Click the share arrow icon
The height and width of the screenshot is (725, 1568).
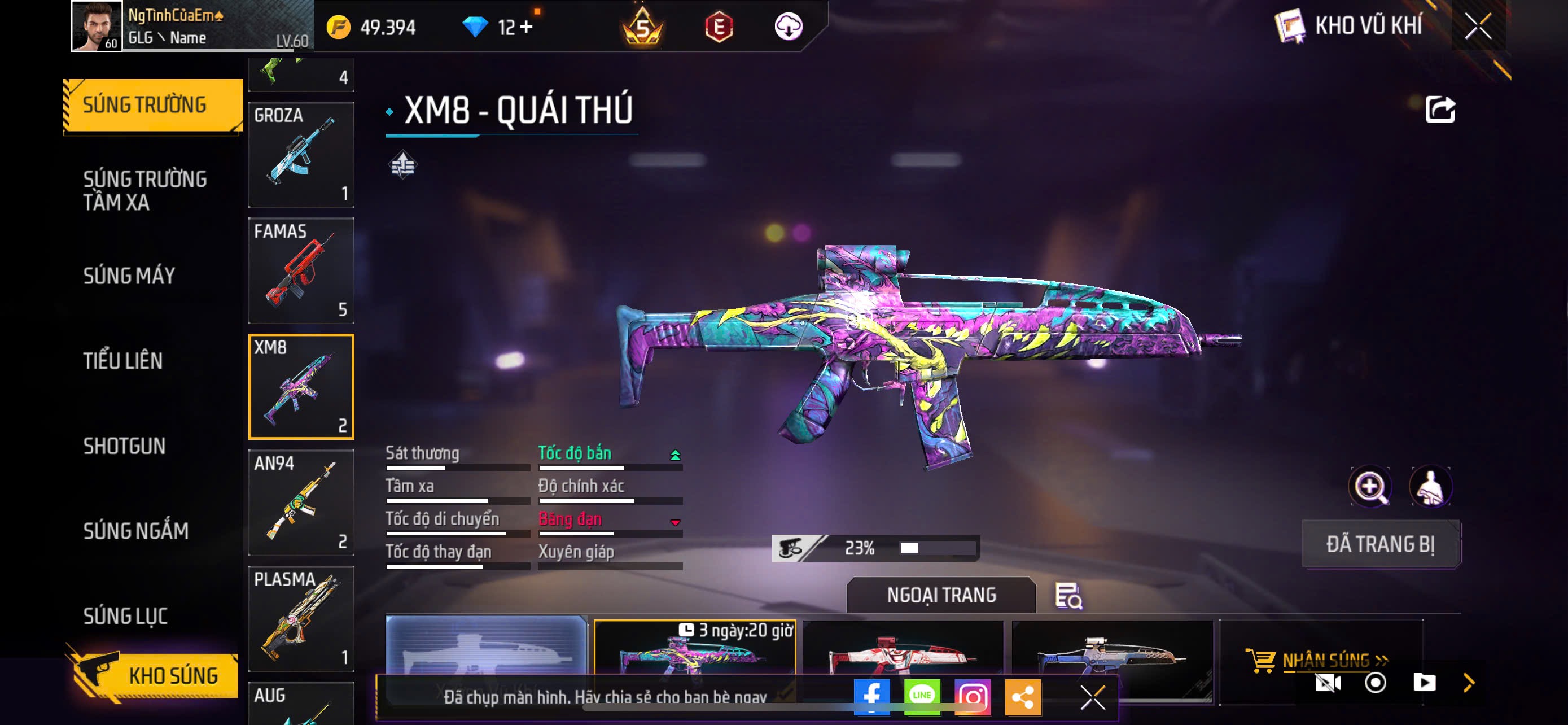click(1440, 110)
